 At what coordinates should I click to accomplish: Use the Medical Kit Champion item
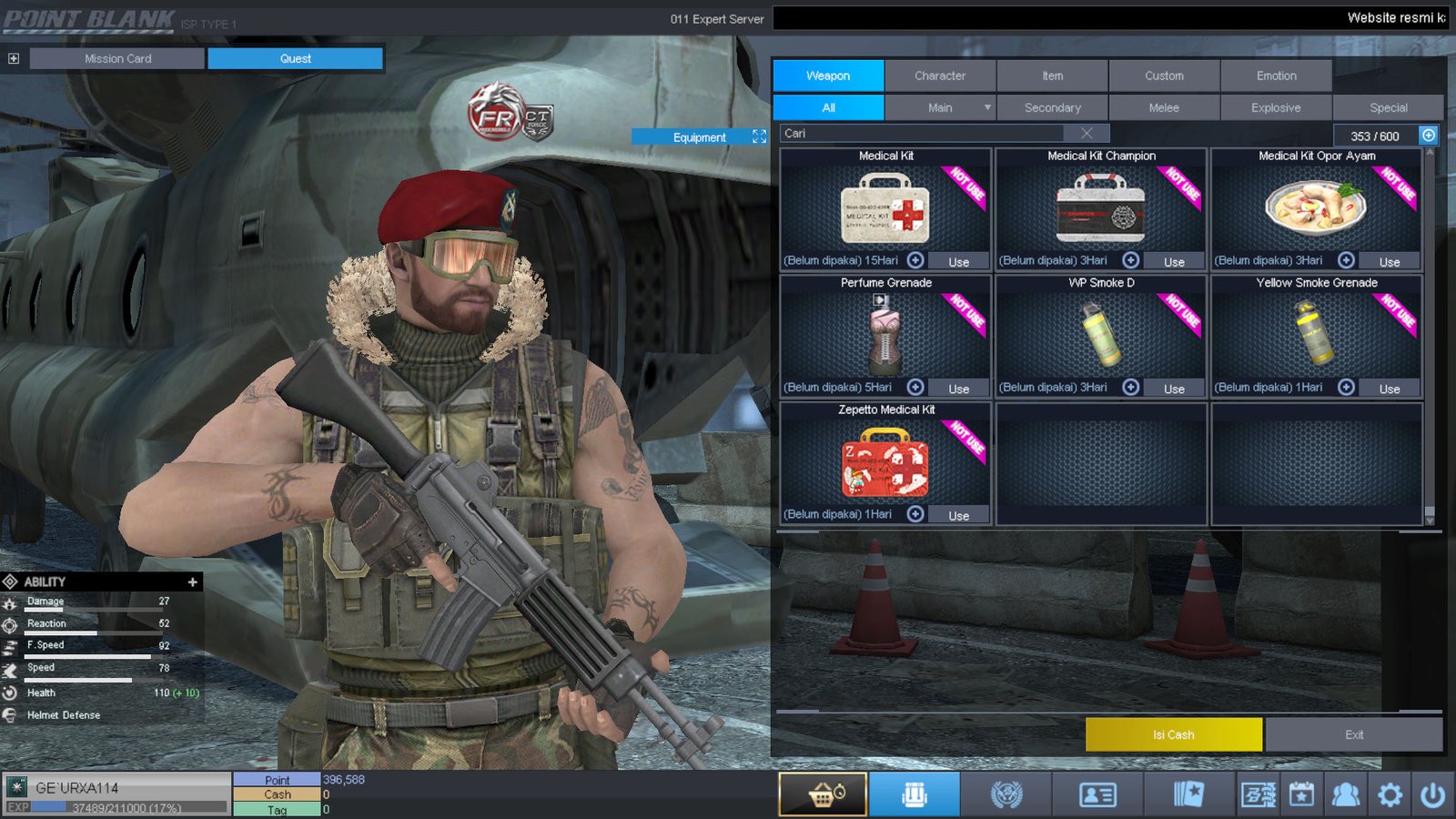[x=1174, y=261]
